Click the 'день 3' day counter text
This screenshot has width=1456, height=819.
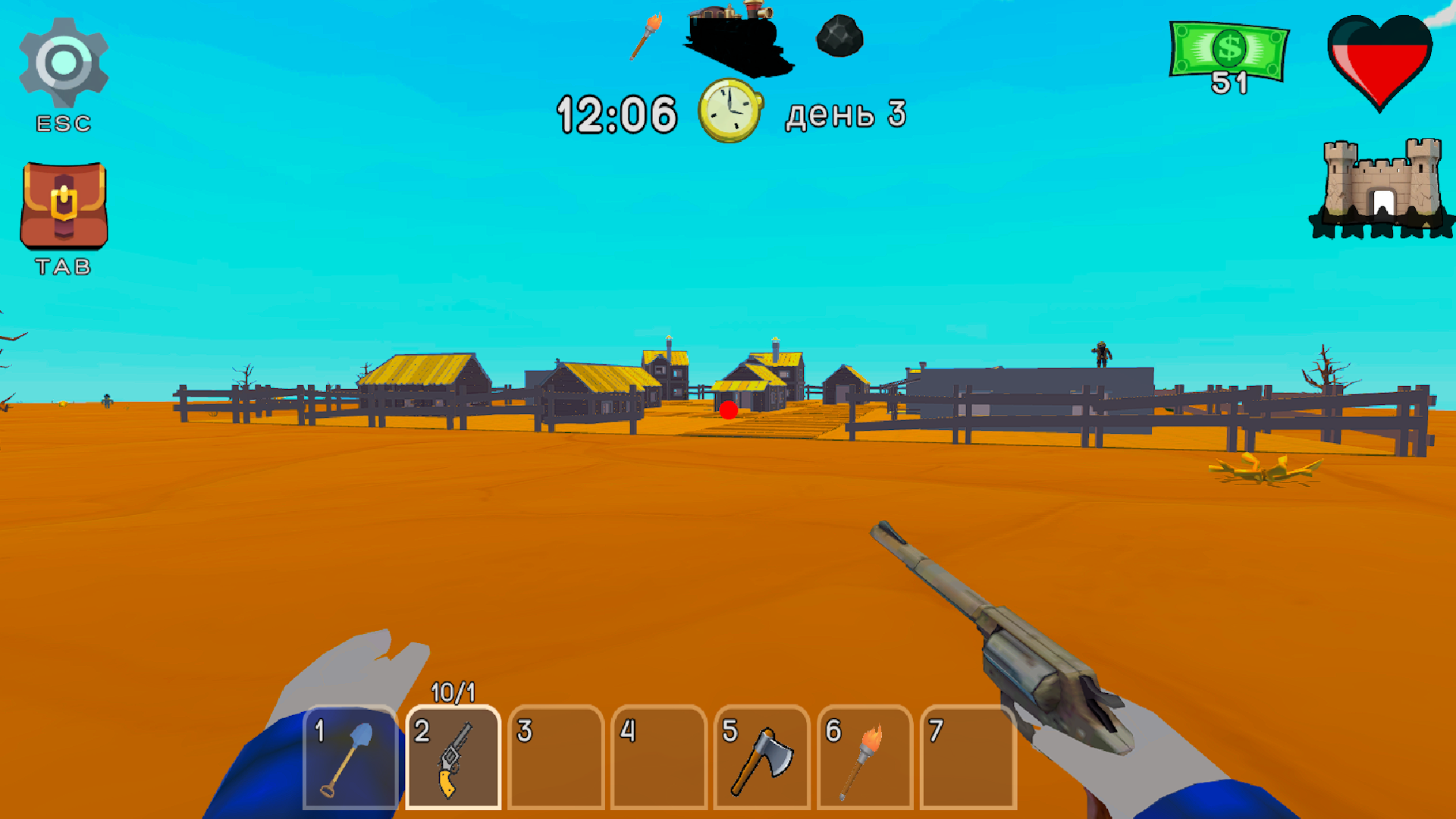pyautogui.click(x=844, y=114)
